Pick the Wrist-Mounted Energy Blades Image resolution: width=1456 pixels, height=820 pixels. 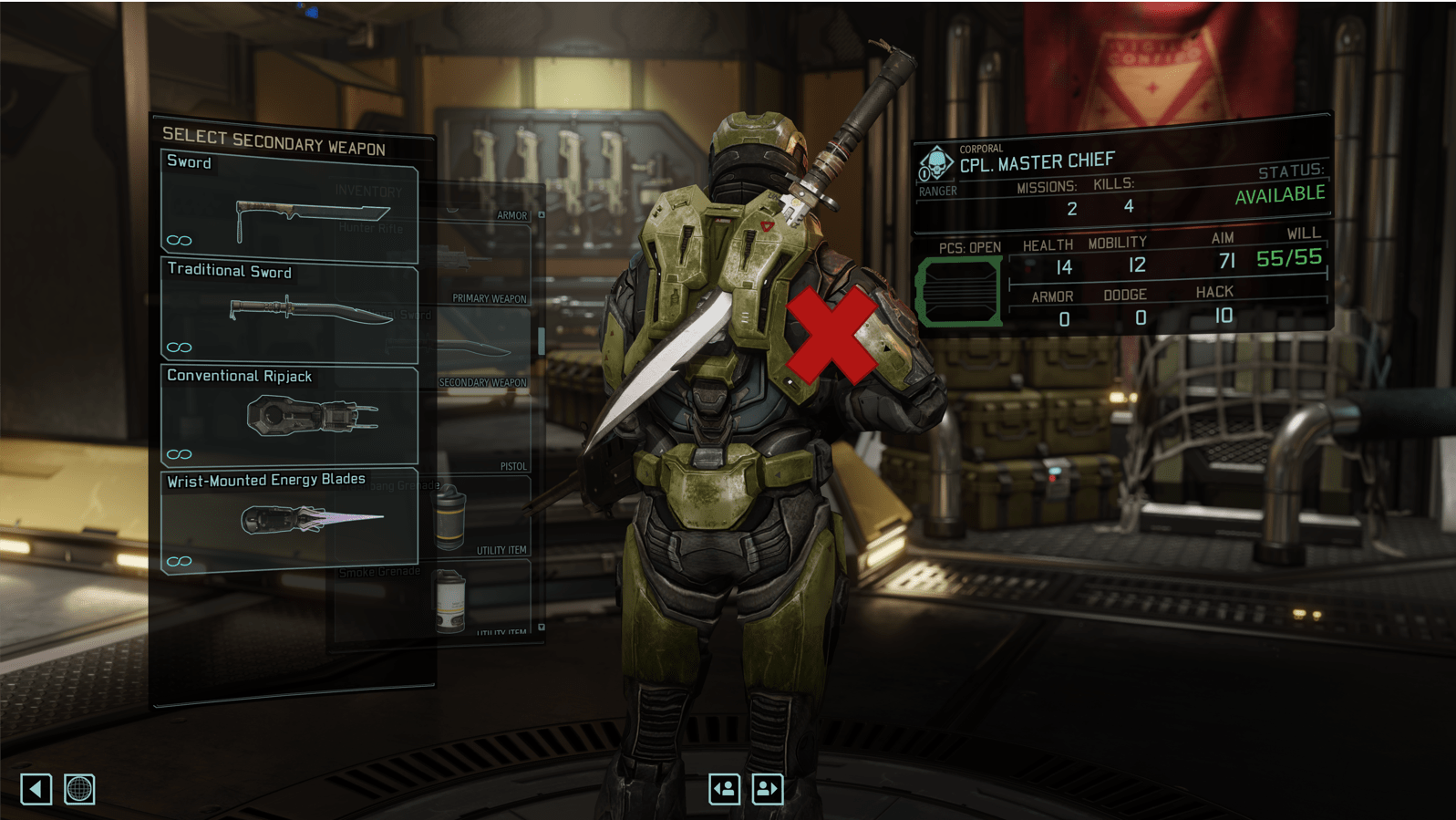point(289,520)
